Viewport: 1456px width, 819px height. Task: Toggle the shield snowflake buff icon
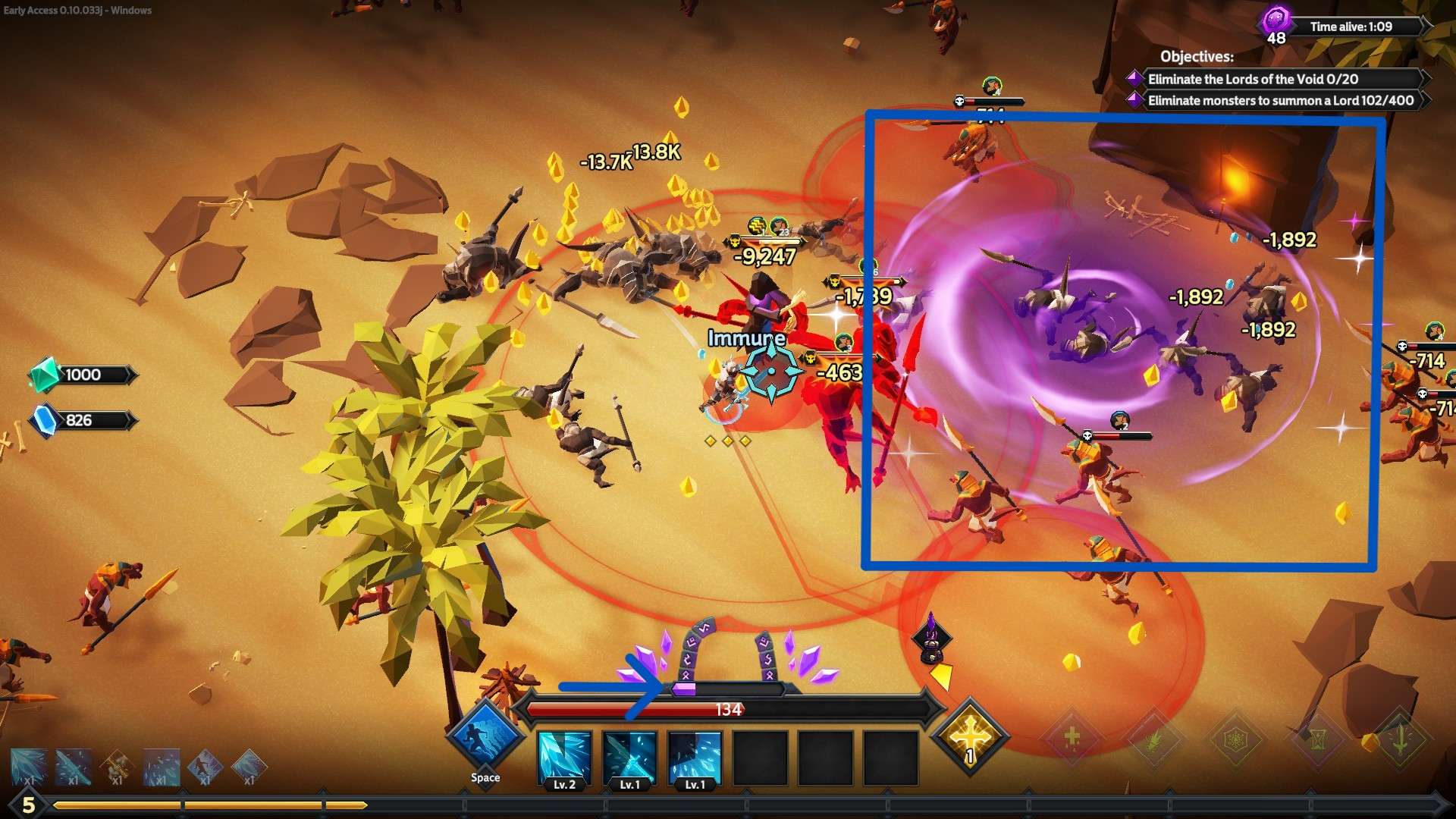point(1235,739)
